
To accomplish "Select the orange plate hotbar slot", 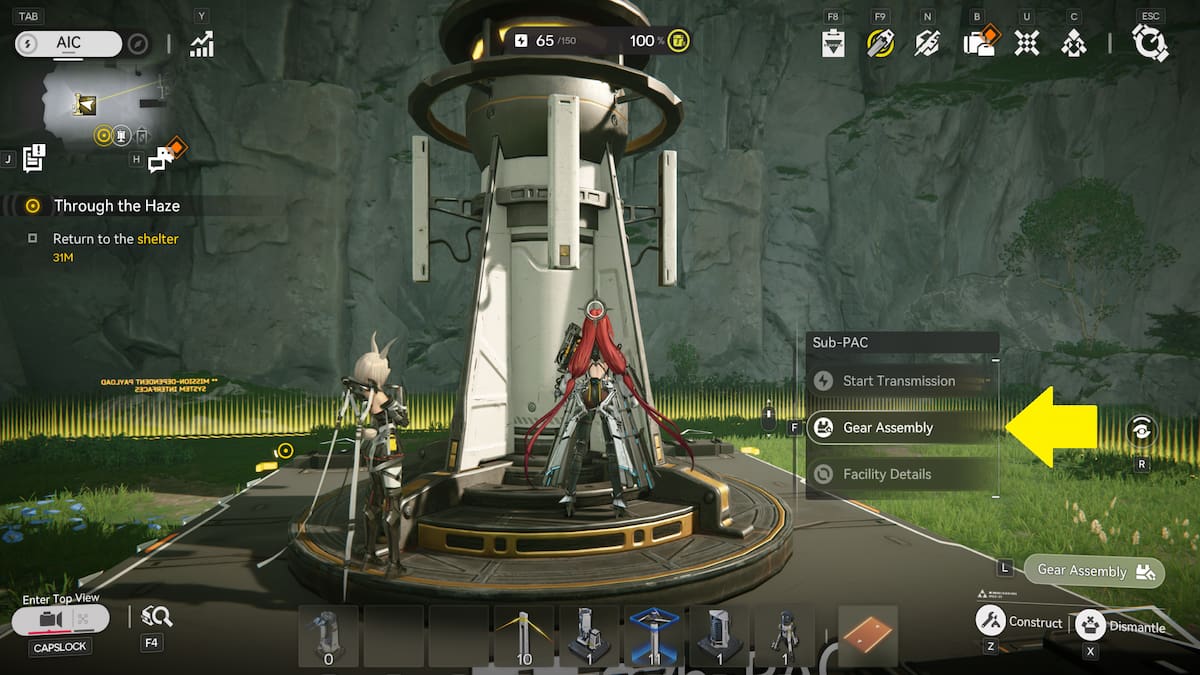I will tap(867, 635).
